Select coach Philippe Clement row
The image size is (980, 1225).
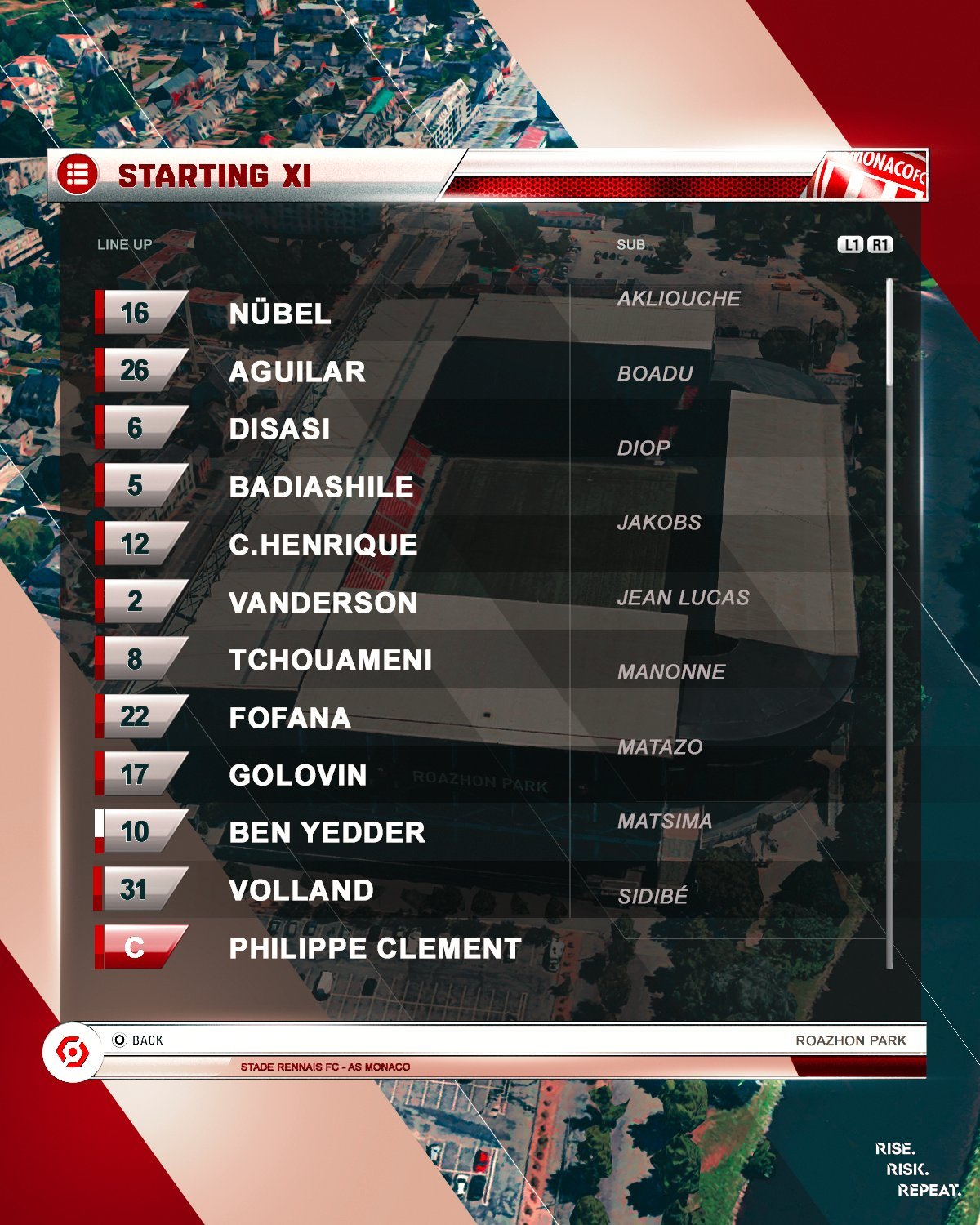click(374, 948)
